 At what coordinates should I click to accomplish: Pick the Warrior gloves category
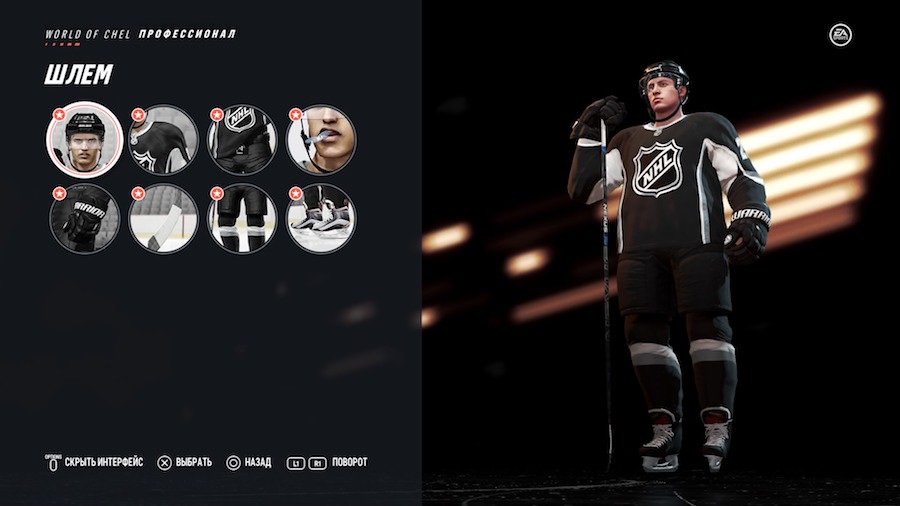point(84,218)
